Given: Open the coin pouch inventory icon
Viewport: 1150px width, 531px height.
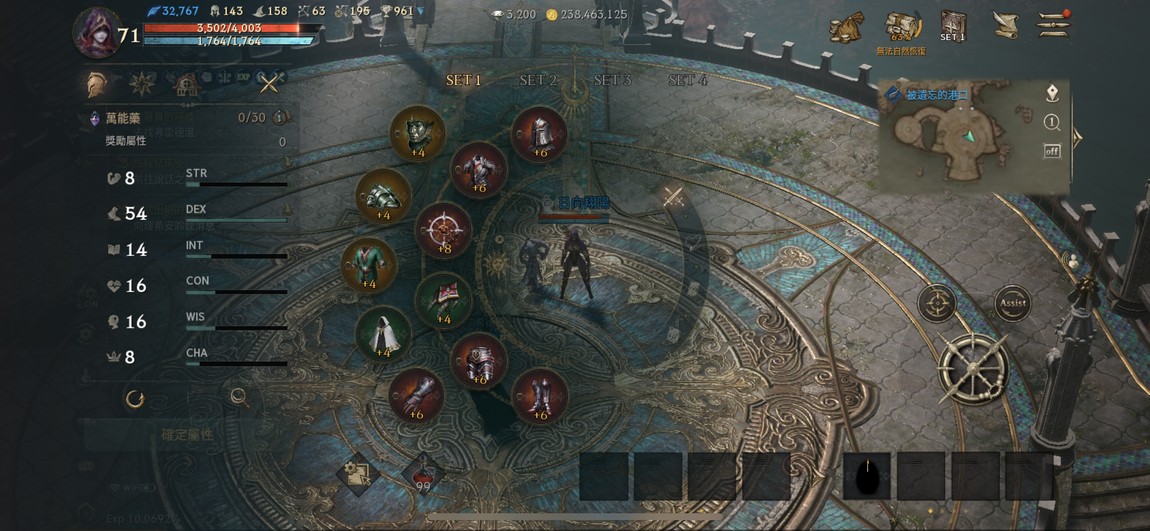Looking at the screenshot, I should [x=846, y=27].
